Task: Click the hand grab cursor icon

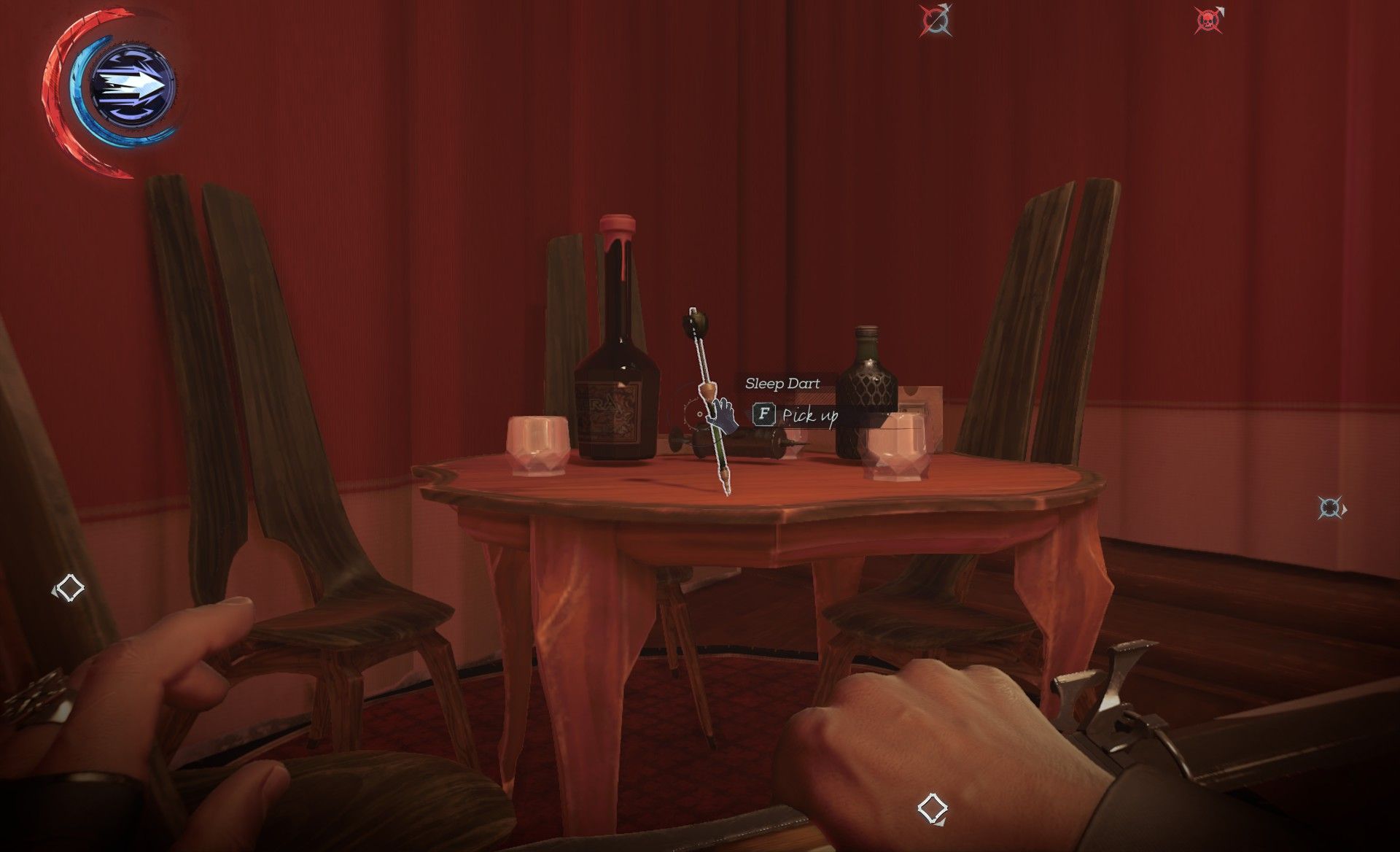Action: pyautogui.click(x=722, y=416)
